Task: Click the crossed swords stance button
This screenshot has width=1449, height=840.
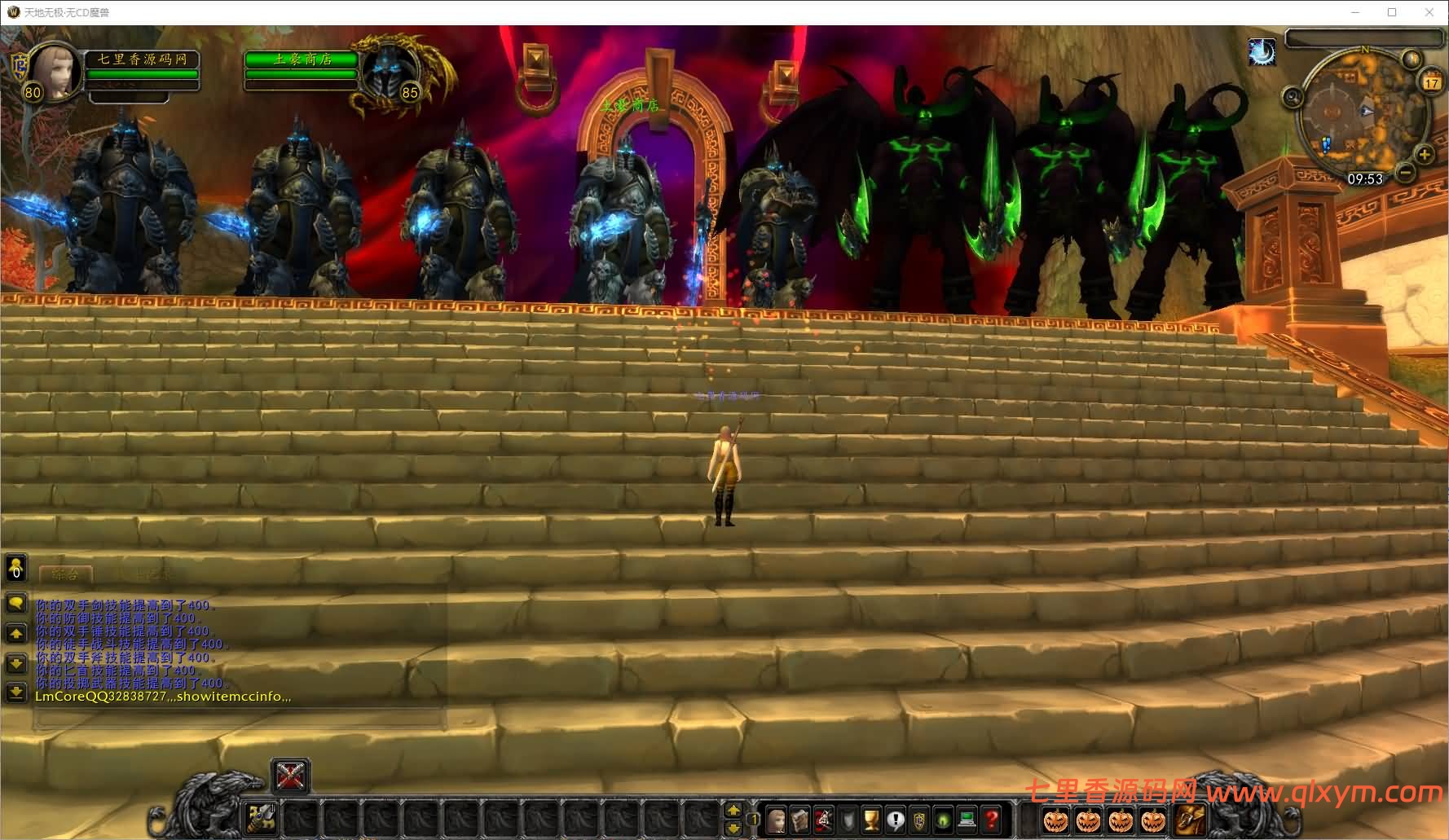Action: [290, 775]
